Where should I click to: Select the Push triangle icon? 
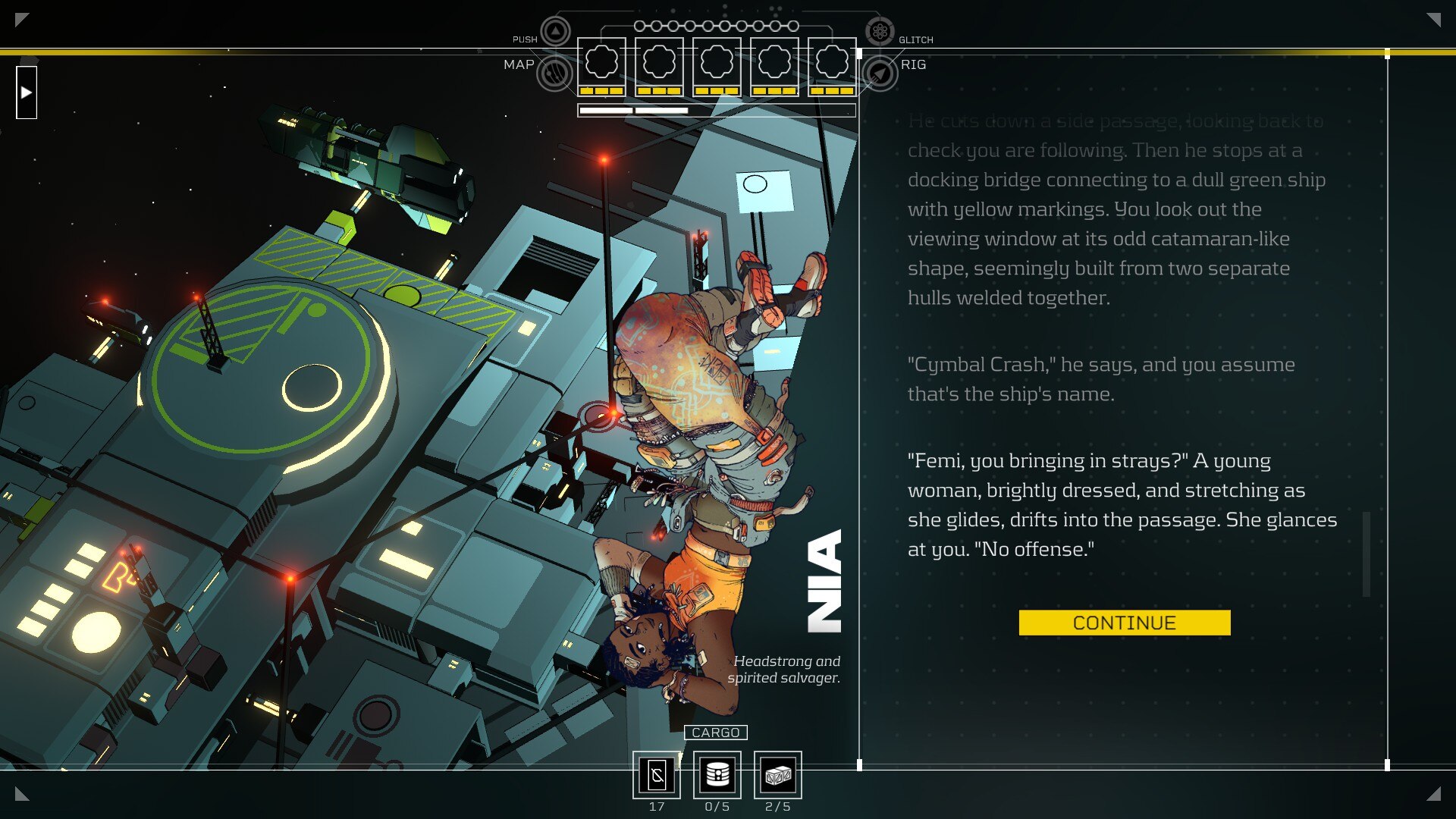click(x=556, y=32)
